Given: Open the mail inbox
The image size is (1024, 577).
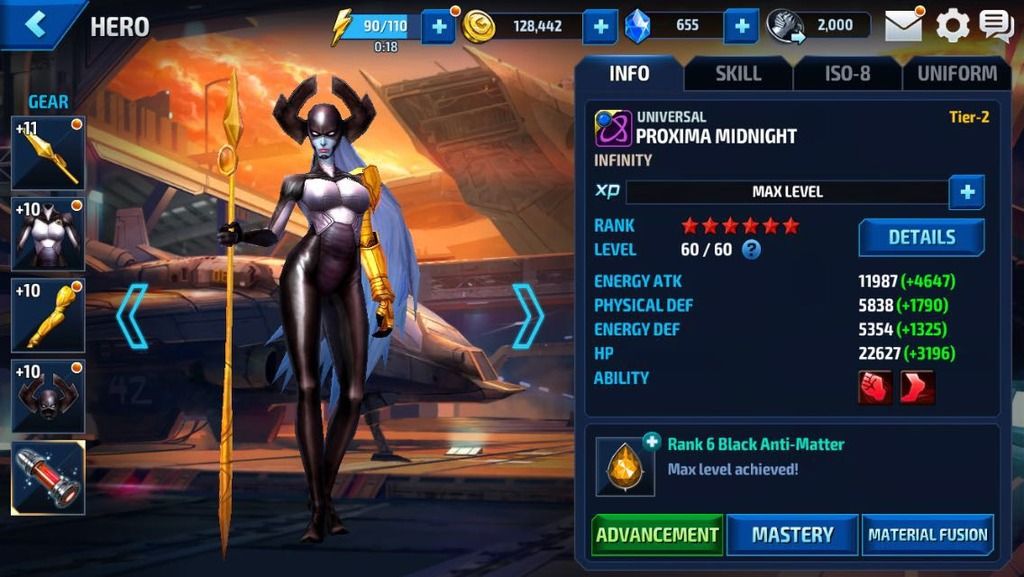Looking at the screenshot, I should tap(903, 26).
